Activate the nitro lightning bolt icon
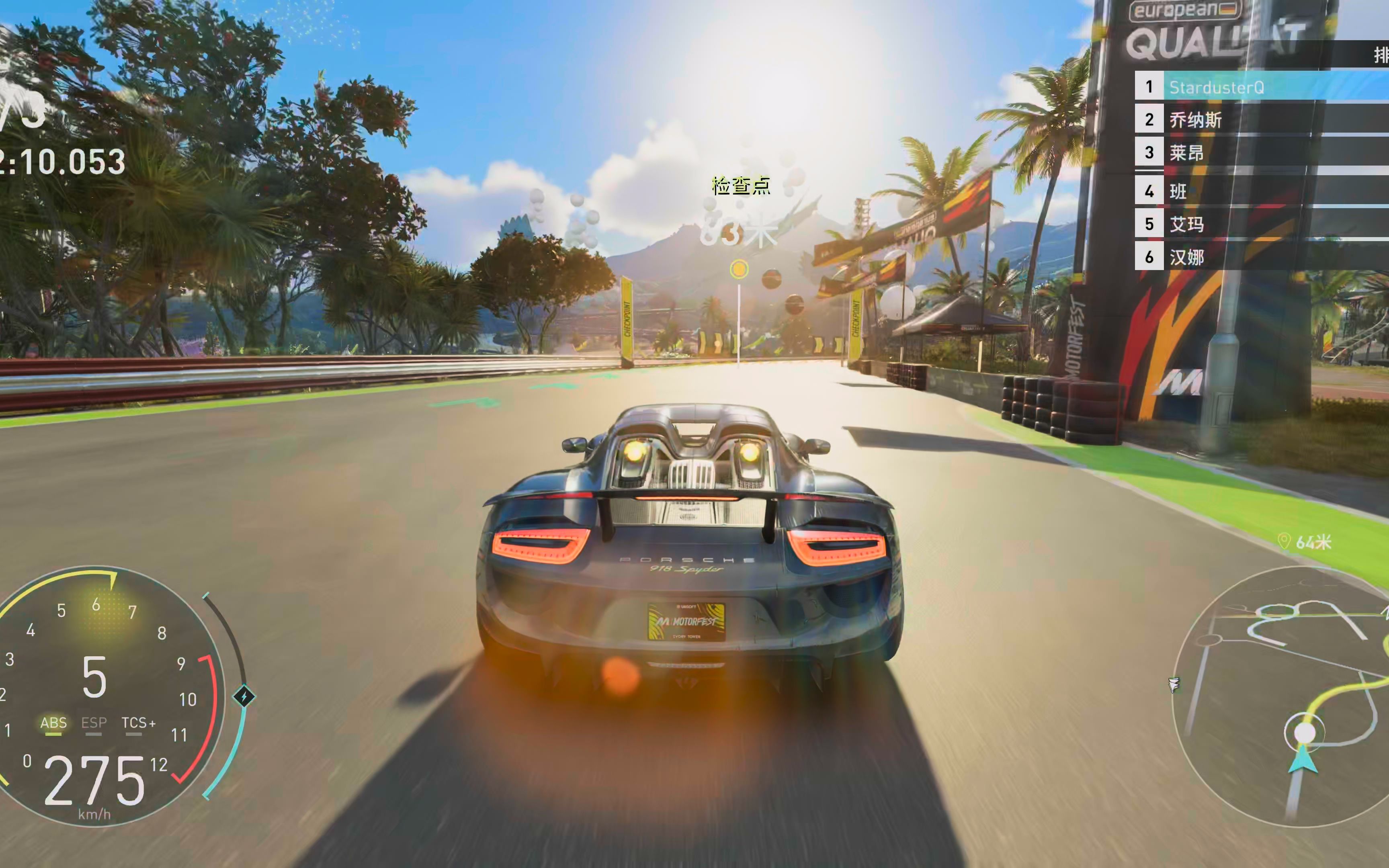1389x868 pixels. pyautogui.click(x=244, y=696)
